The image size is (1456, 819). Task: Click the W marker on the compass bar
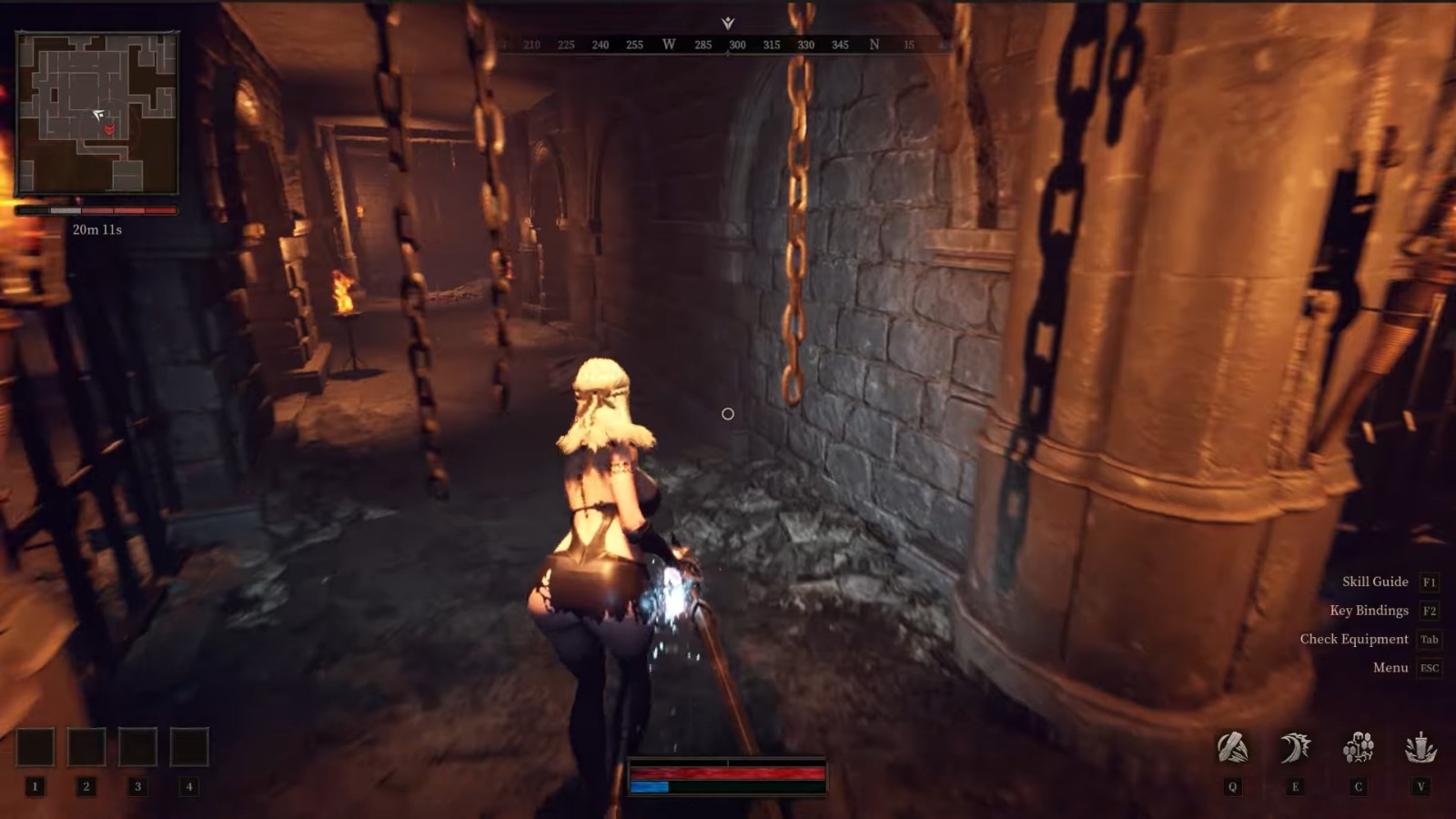668,44
